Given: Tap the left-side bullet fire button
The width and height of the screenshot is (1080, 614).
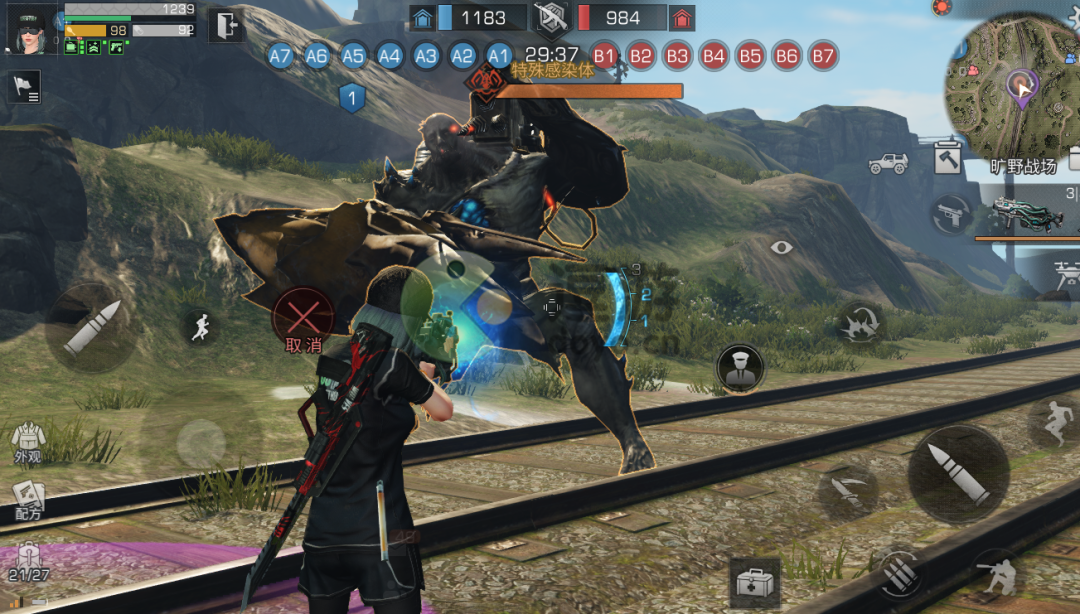Looking at the screenshot, I should coord(91,327).
